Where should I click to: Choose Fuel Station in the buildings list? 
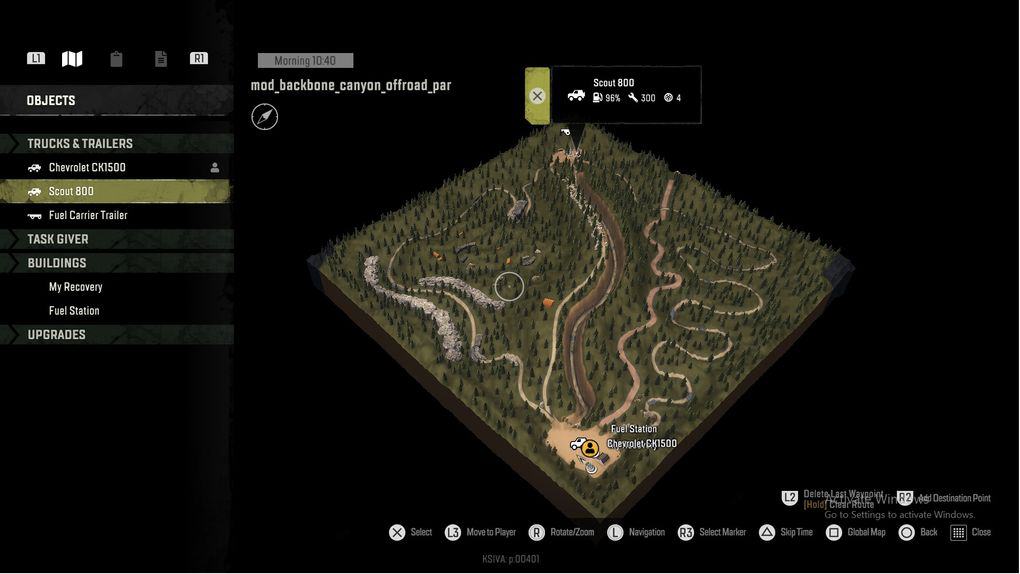point(74,311)
